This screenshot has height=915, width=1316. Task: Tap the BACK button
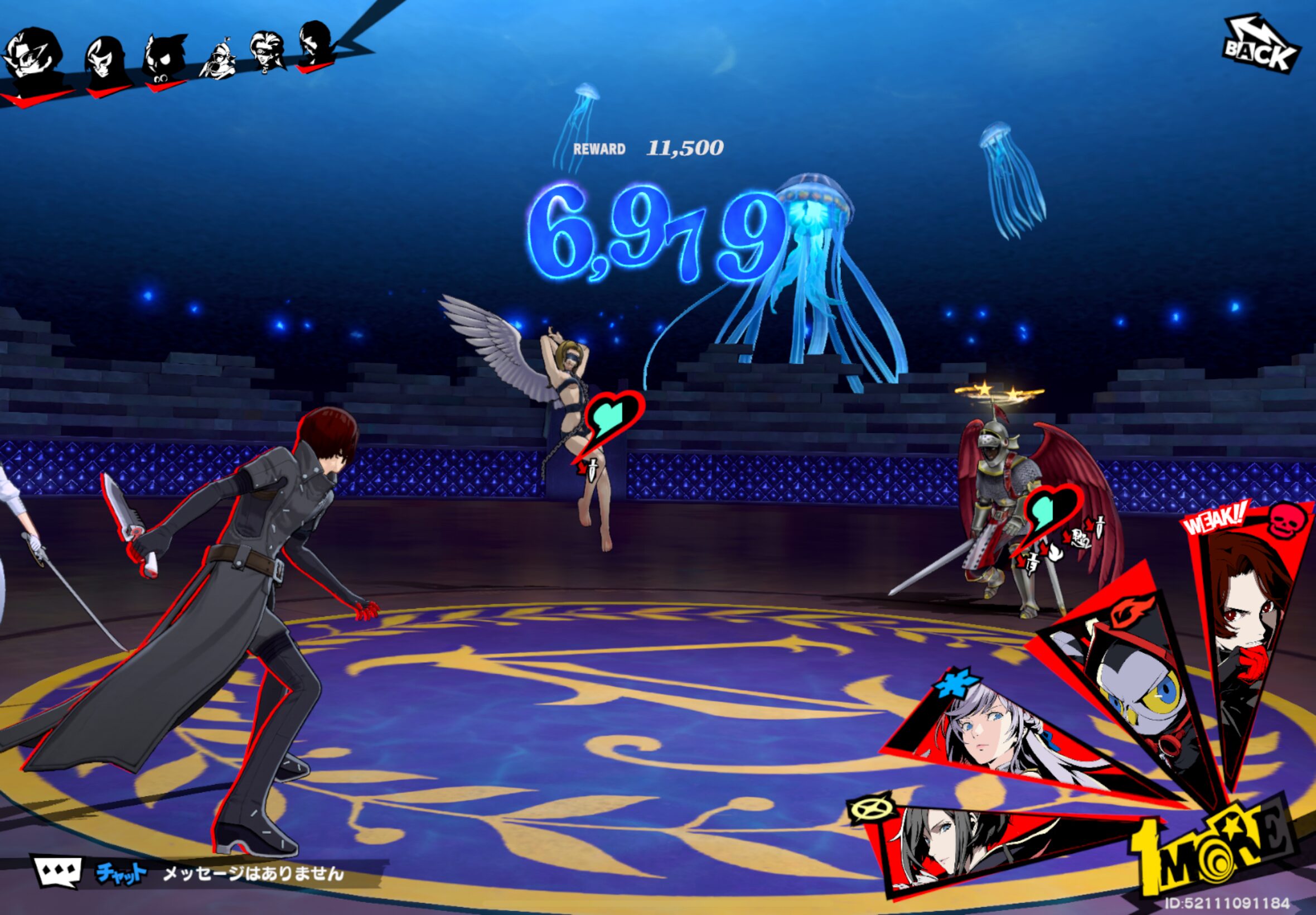(1261, 47)
